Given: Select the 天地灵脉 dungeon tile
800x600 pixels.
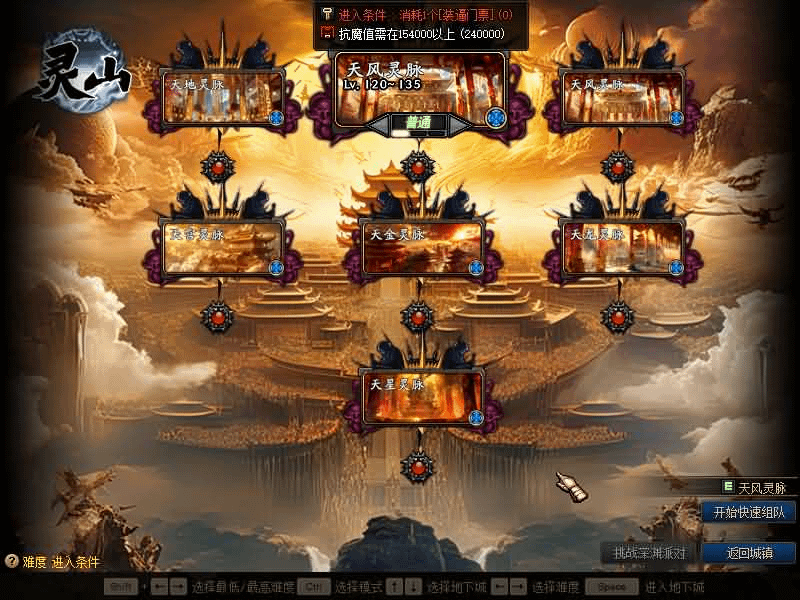Looking at the screenshot, I should pyautogui.click(x=222, y=97).
